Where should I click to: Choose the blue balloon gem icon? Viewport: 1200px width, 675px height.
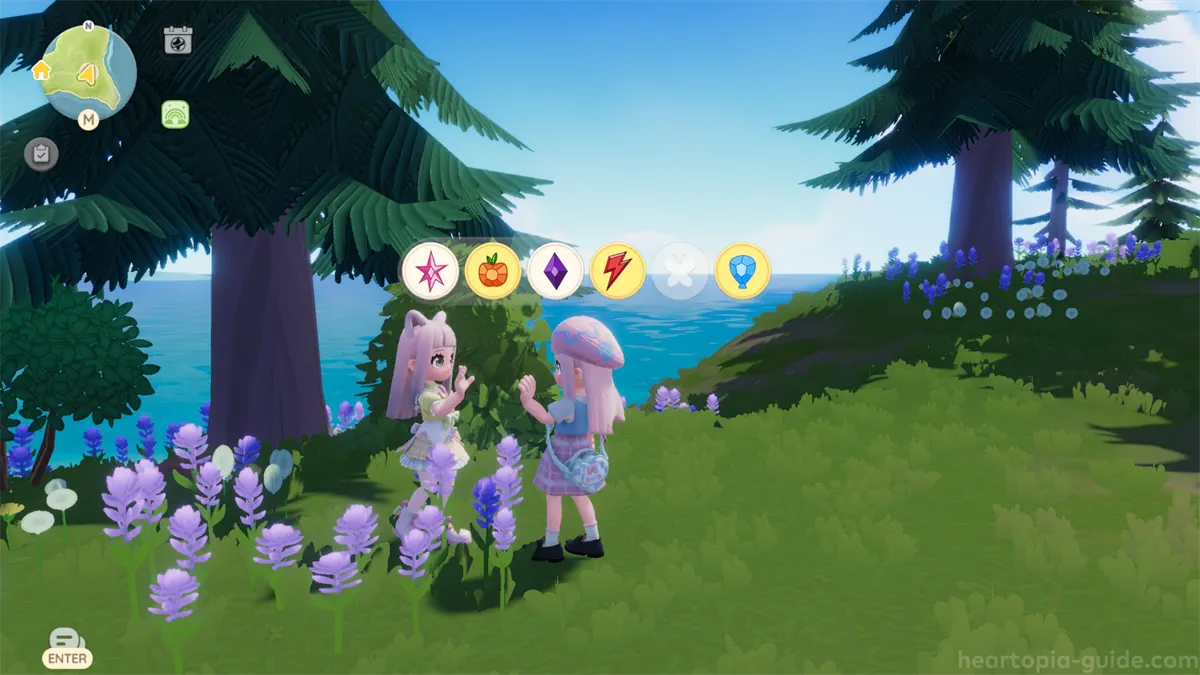(742, 271)
